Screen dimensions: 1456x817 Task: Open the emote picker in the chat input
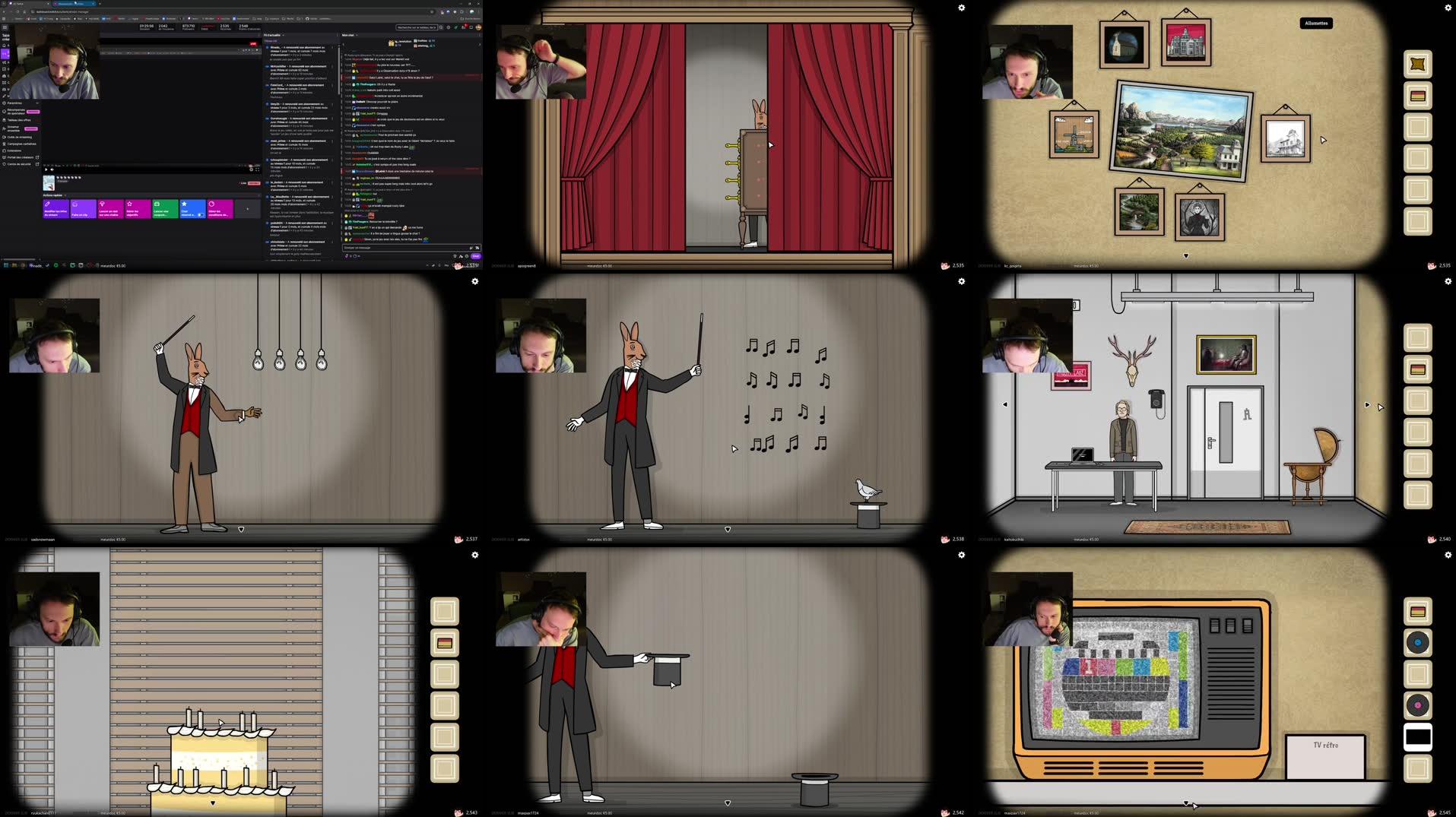(x=471, y=248)
